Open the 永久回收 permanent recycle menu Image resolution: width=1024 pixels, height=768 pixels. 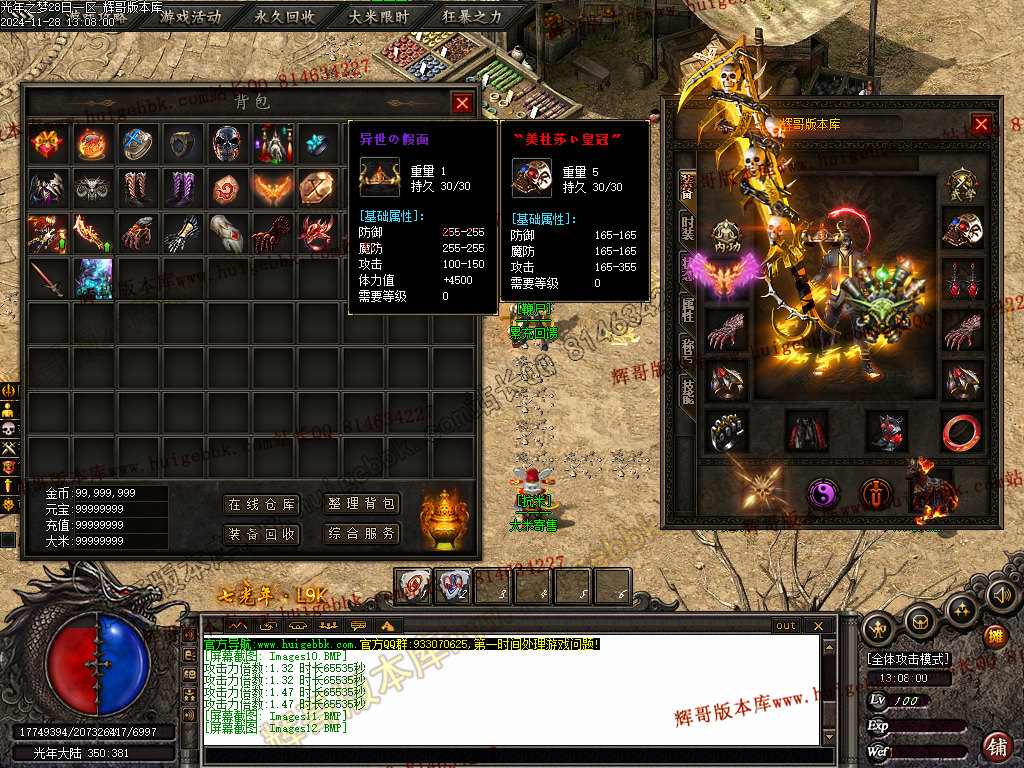[285, 16]
